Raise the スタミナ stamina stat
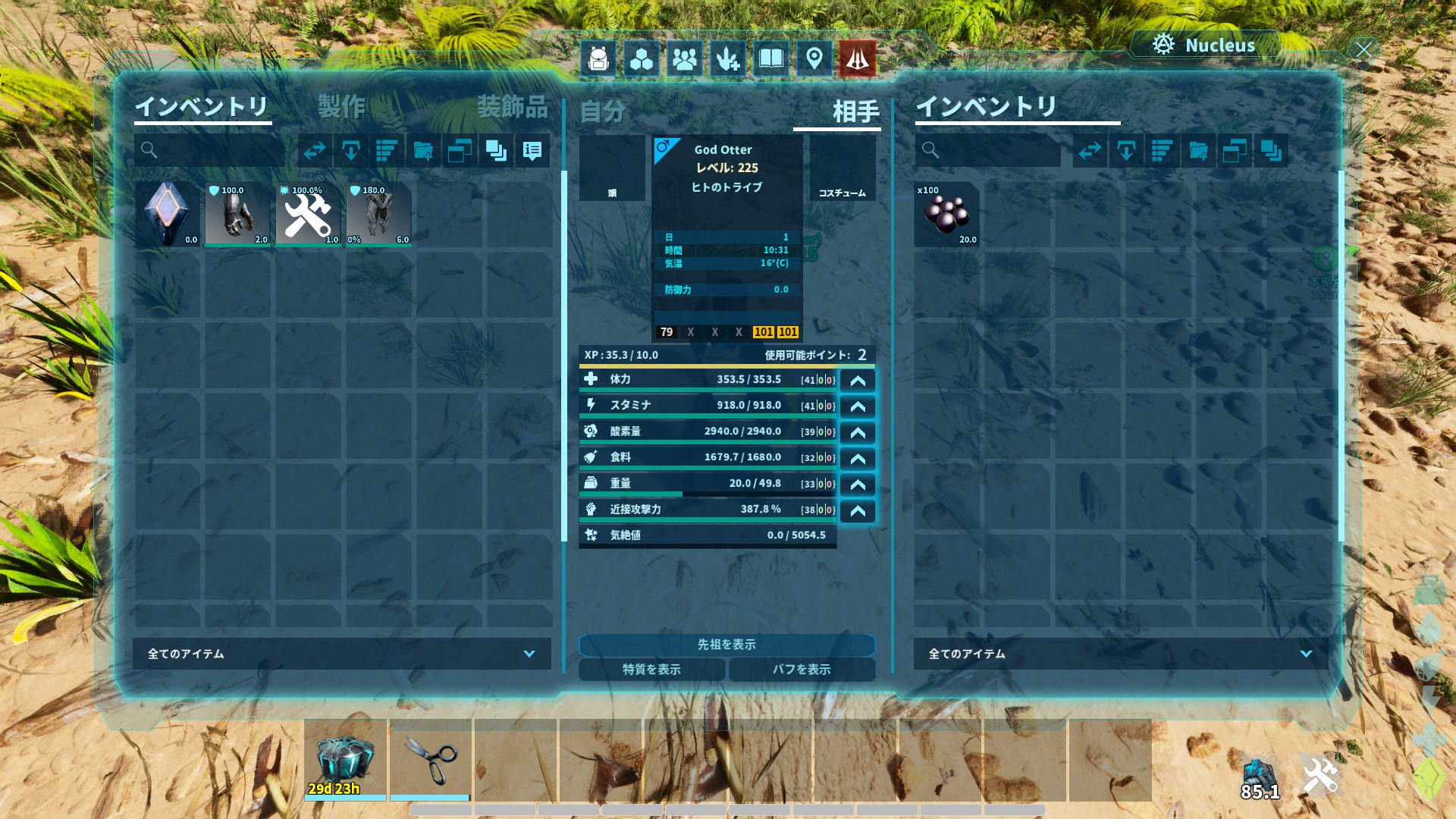 point(858,406)
